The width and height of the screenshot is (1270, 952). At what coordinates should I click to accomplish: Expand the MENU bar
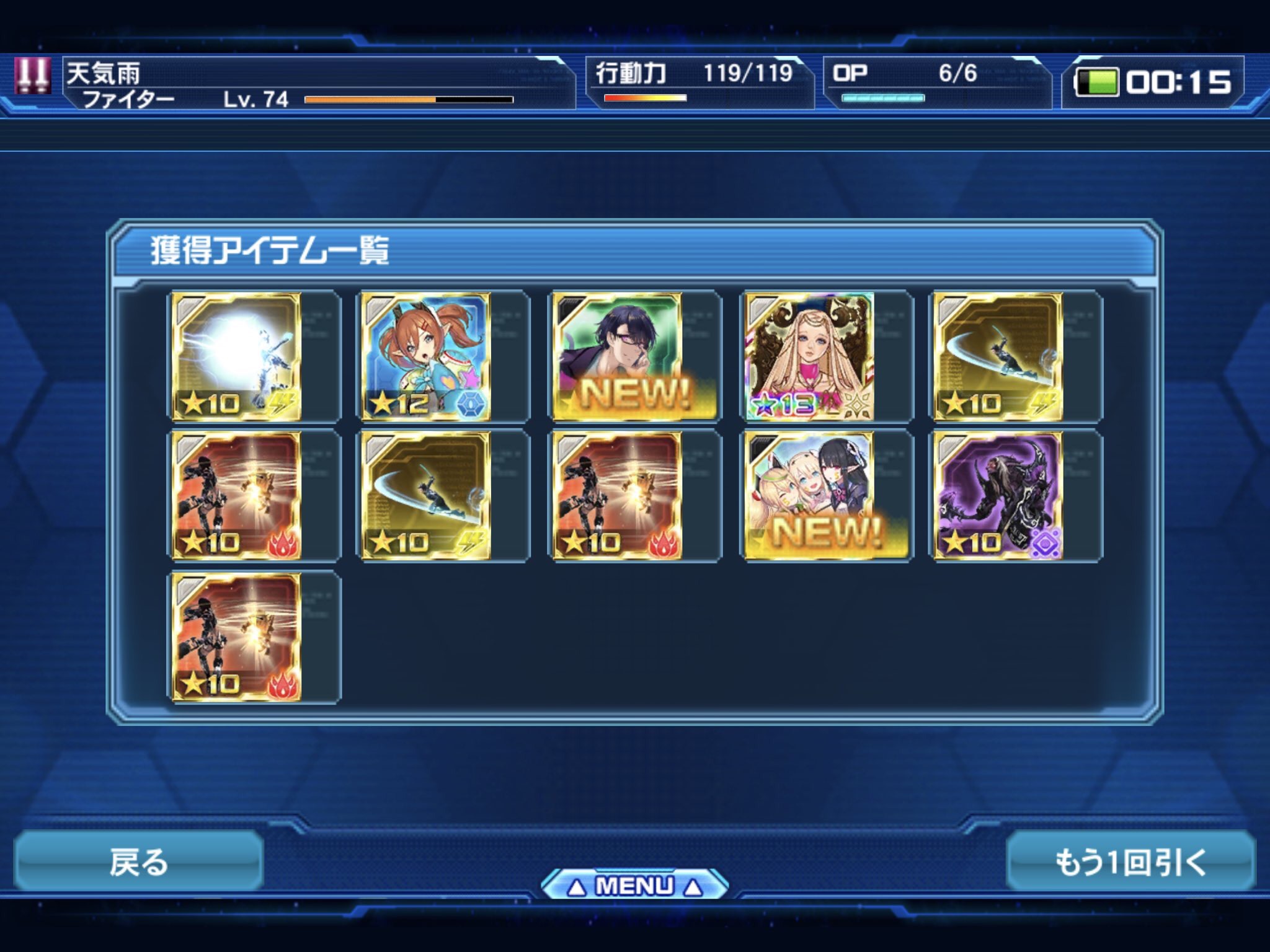click(634, 886)
